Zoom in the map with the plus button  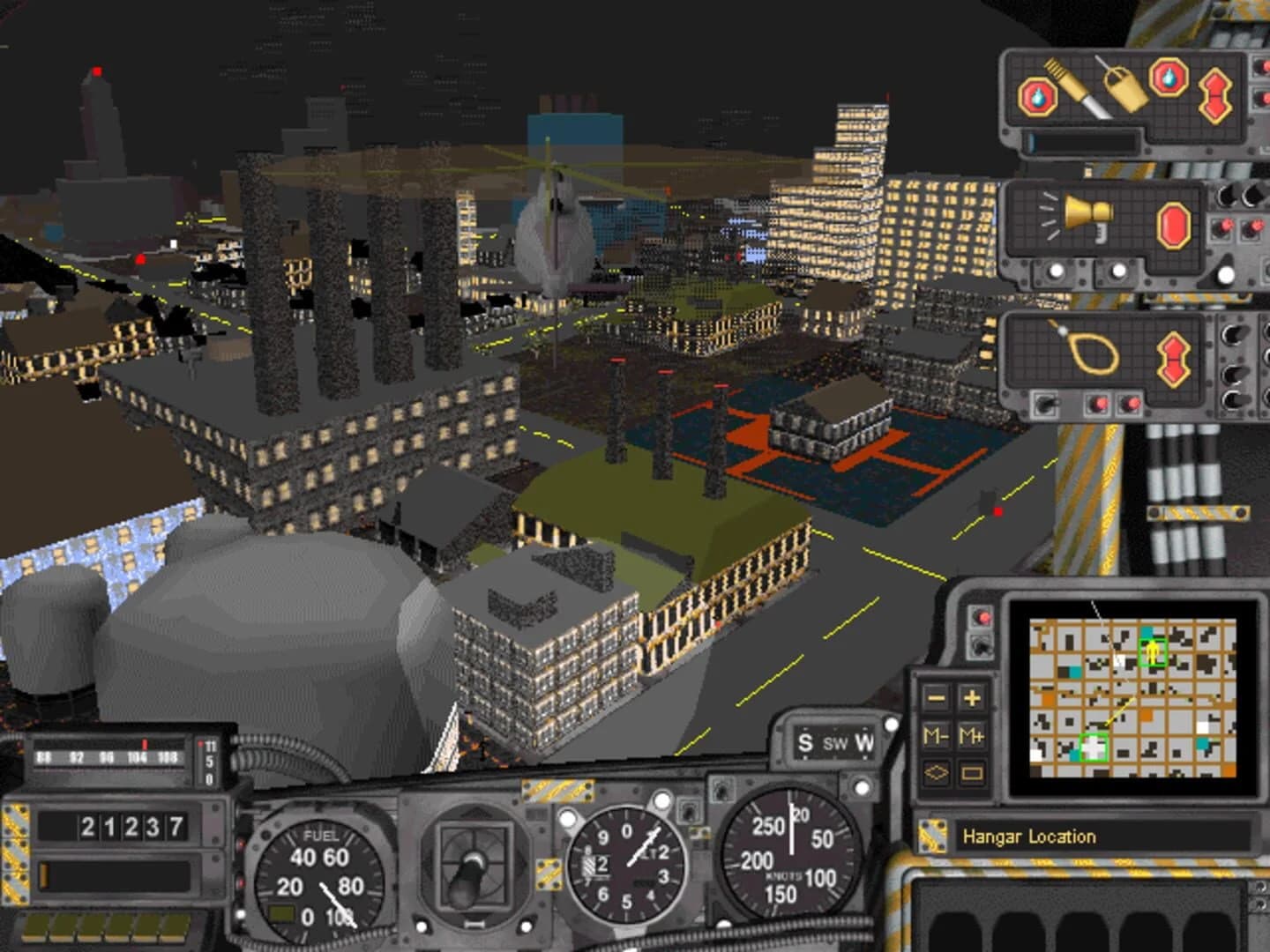pyautogui.click(x=972, y=698)
